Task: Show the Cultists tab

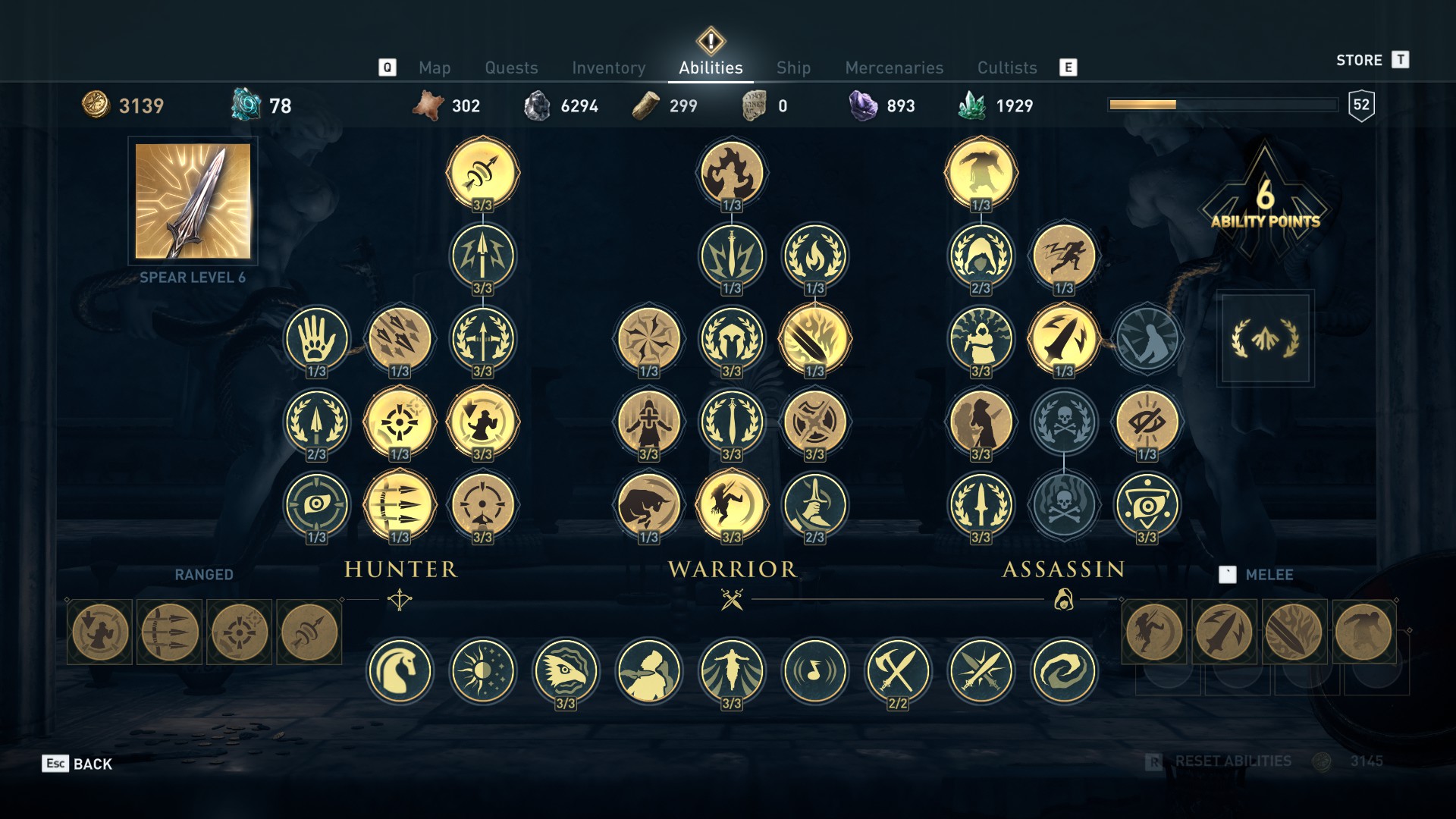Action: [1006, 67]
